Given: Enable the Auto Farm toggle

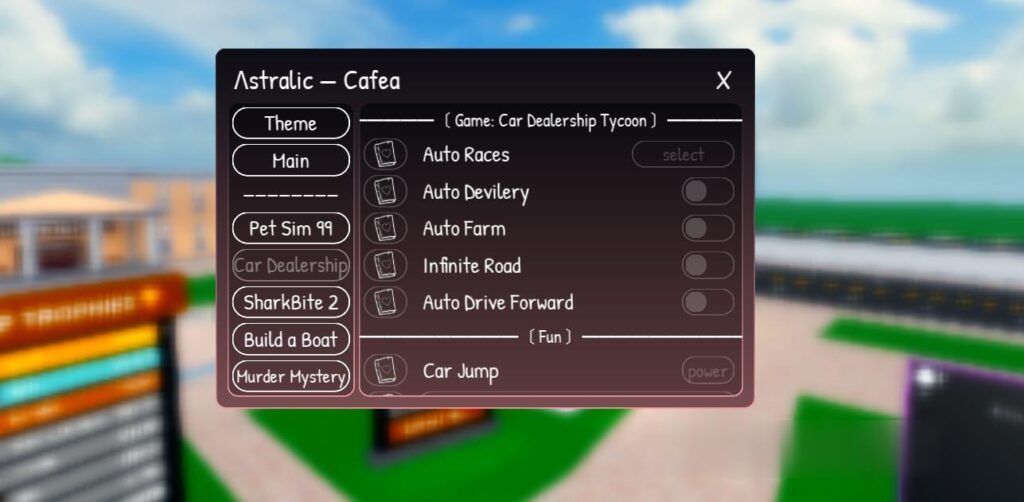Looking at the screenshot, I should pos(708,229).
